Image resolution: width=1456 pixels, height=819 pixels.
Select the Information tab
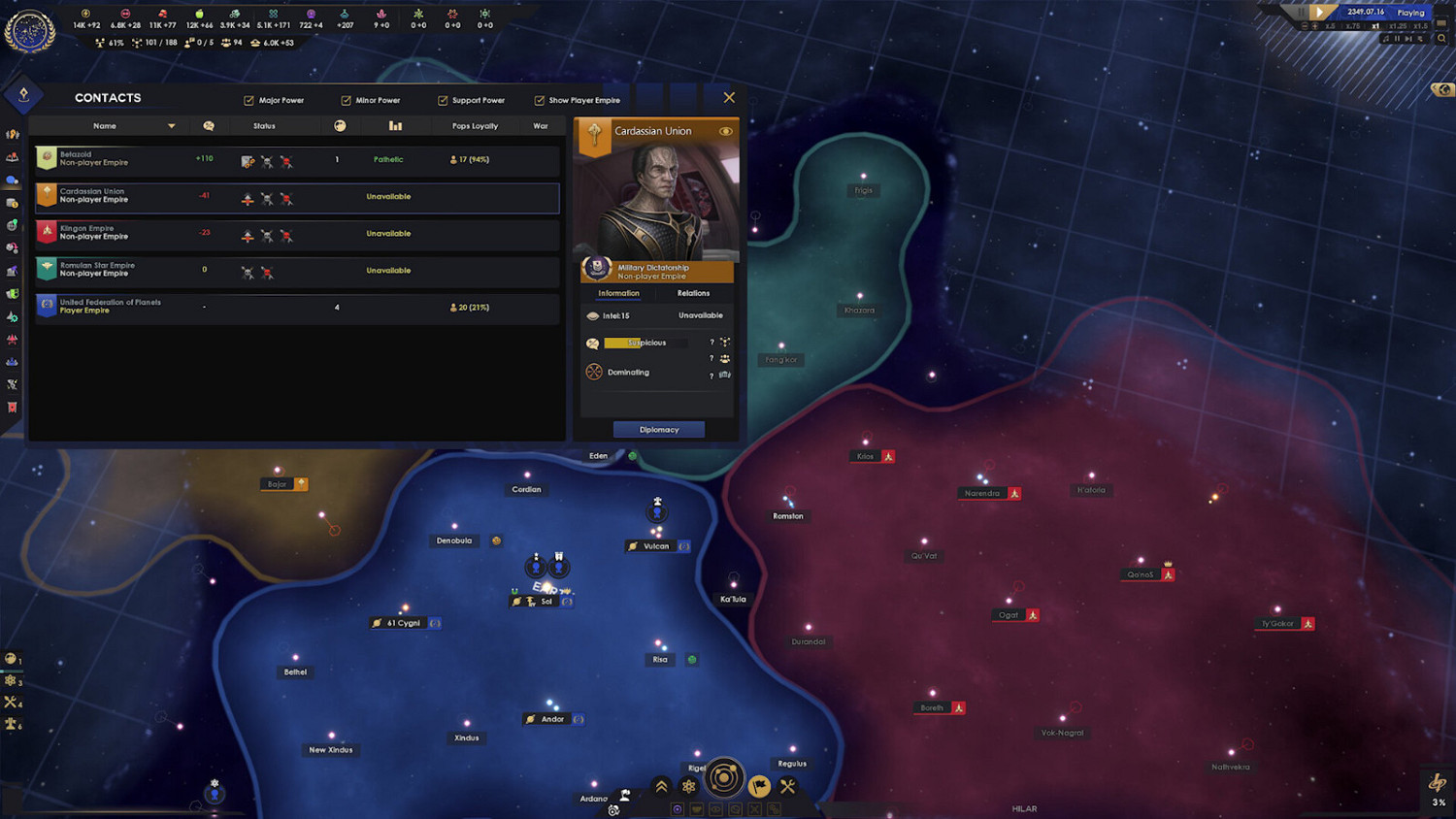617,293
